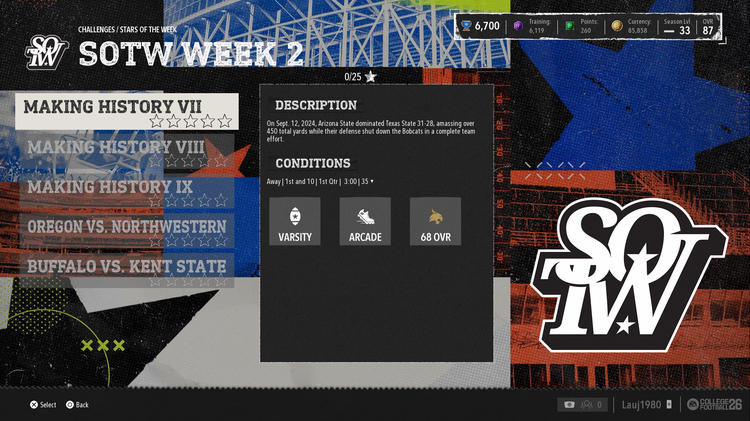Click the 68 OVR opponent tile
Image resolution: width=750 pixels, height=421 pixels.
pyautogui.click(x=435, y=222)
